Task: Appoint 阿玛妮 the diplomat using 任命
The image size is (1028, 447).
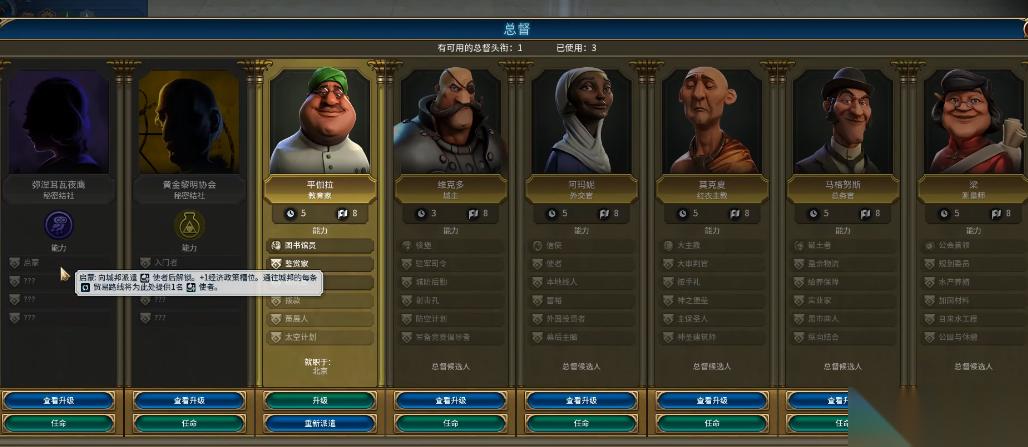Action: [x=582, y=423]
